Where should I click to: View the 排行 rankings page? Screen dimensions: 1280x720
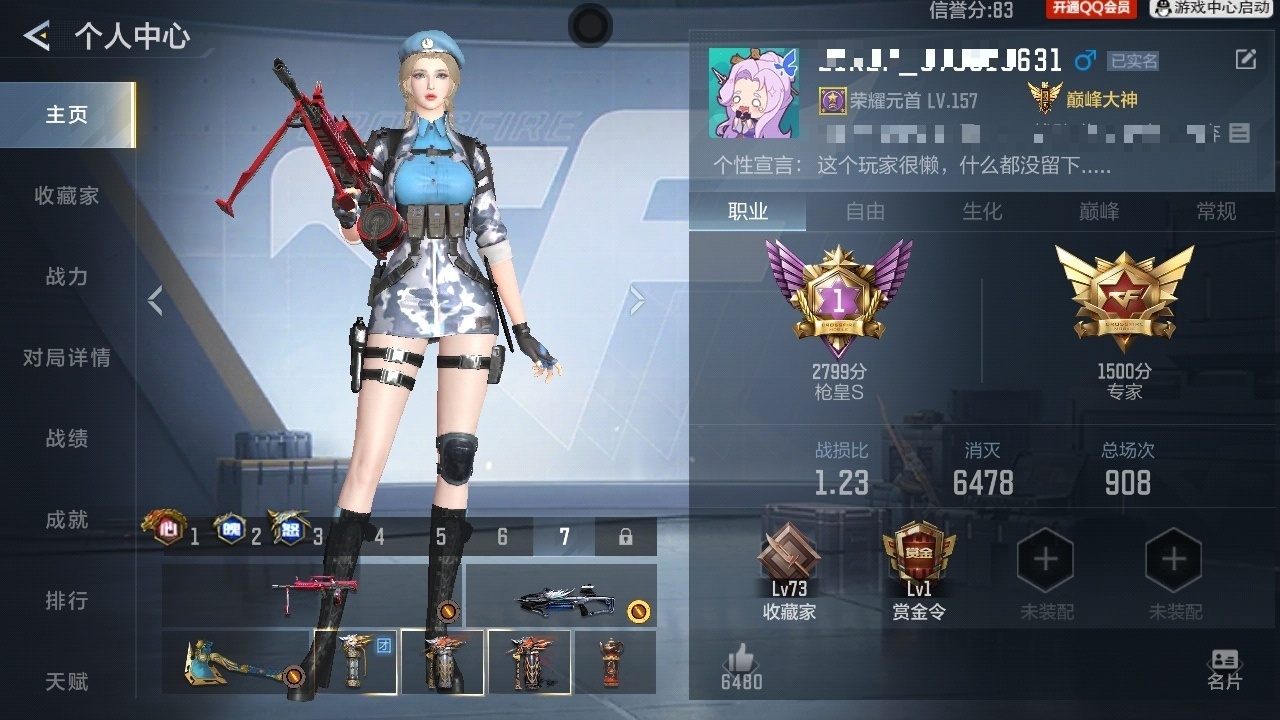(x=67, y=601)
